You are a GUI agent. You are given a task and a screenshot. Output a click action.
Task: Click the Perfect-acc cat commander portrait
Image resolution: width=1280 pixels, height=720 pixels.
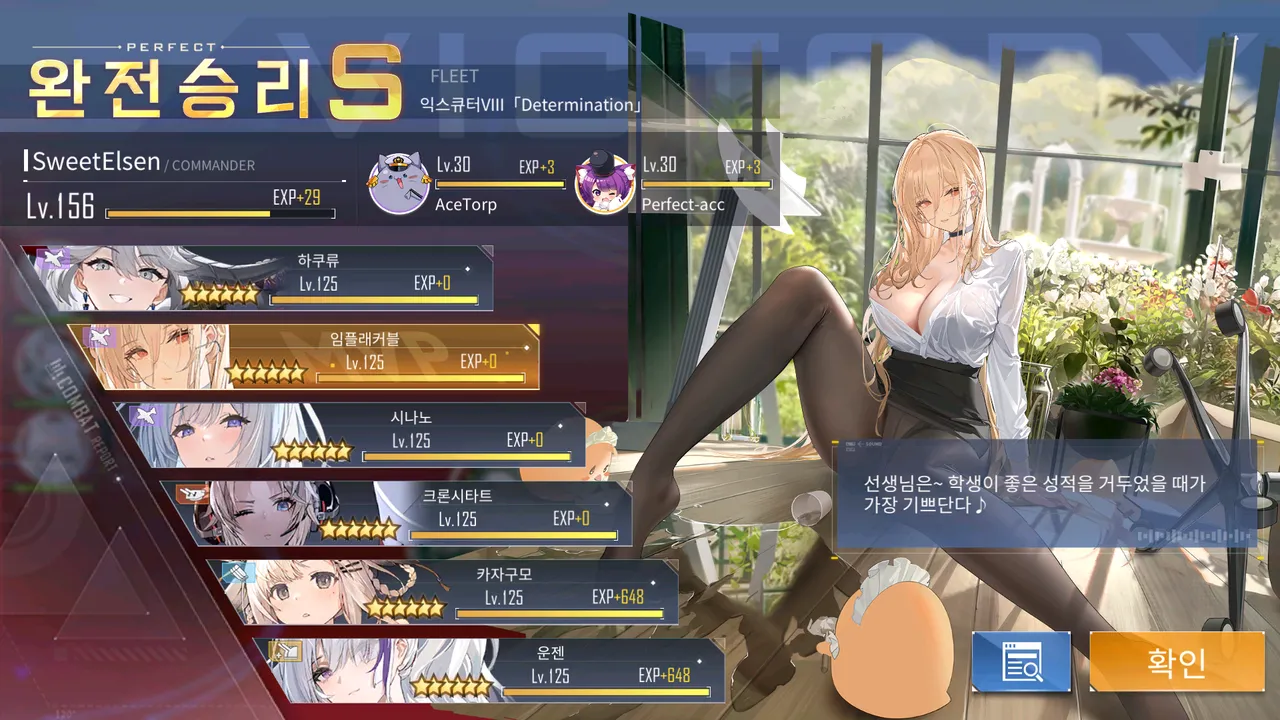[x=605, y=183]
